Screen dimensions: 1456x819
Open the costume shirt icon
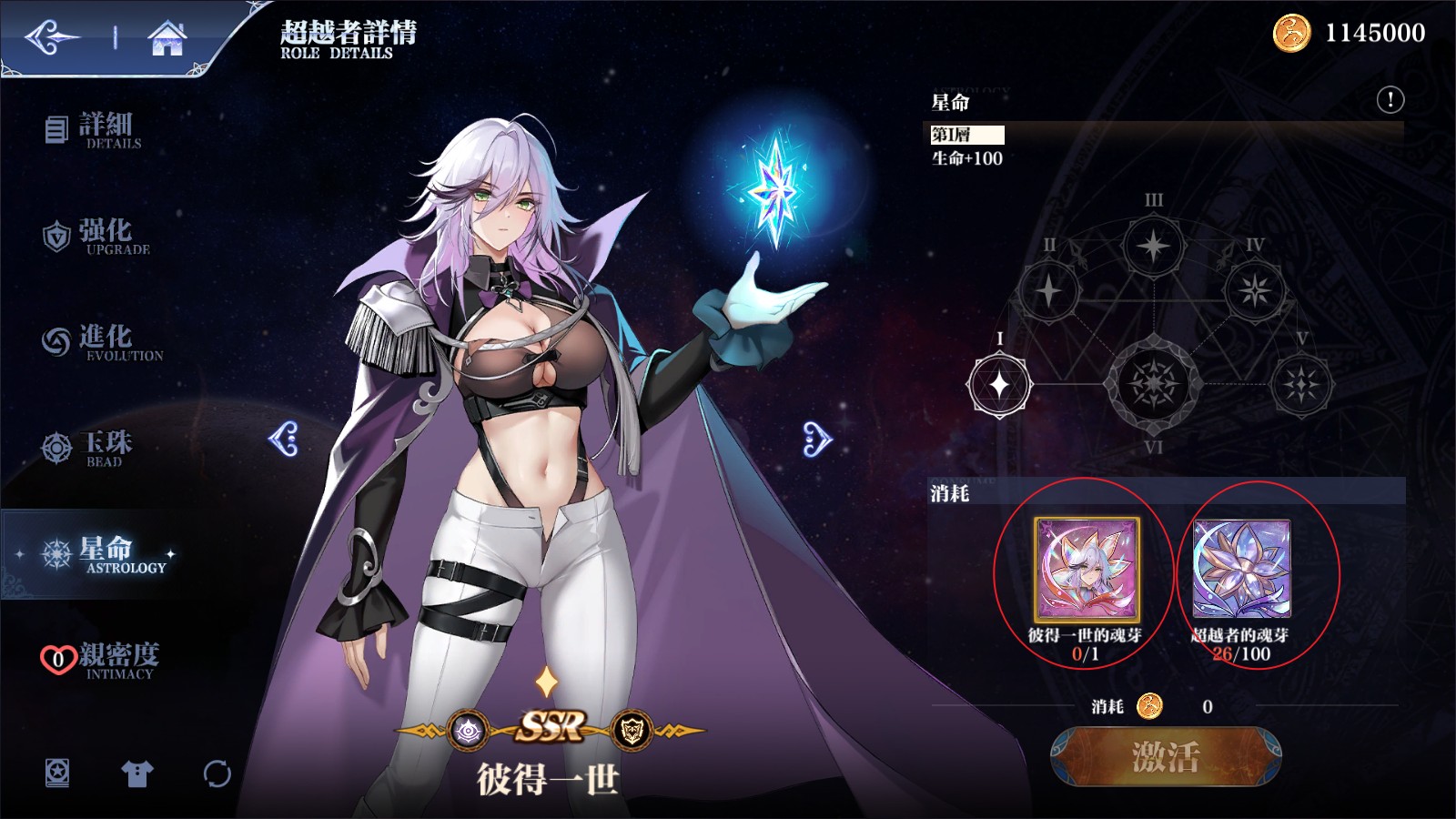pos(137,773)
